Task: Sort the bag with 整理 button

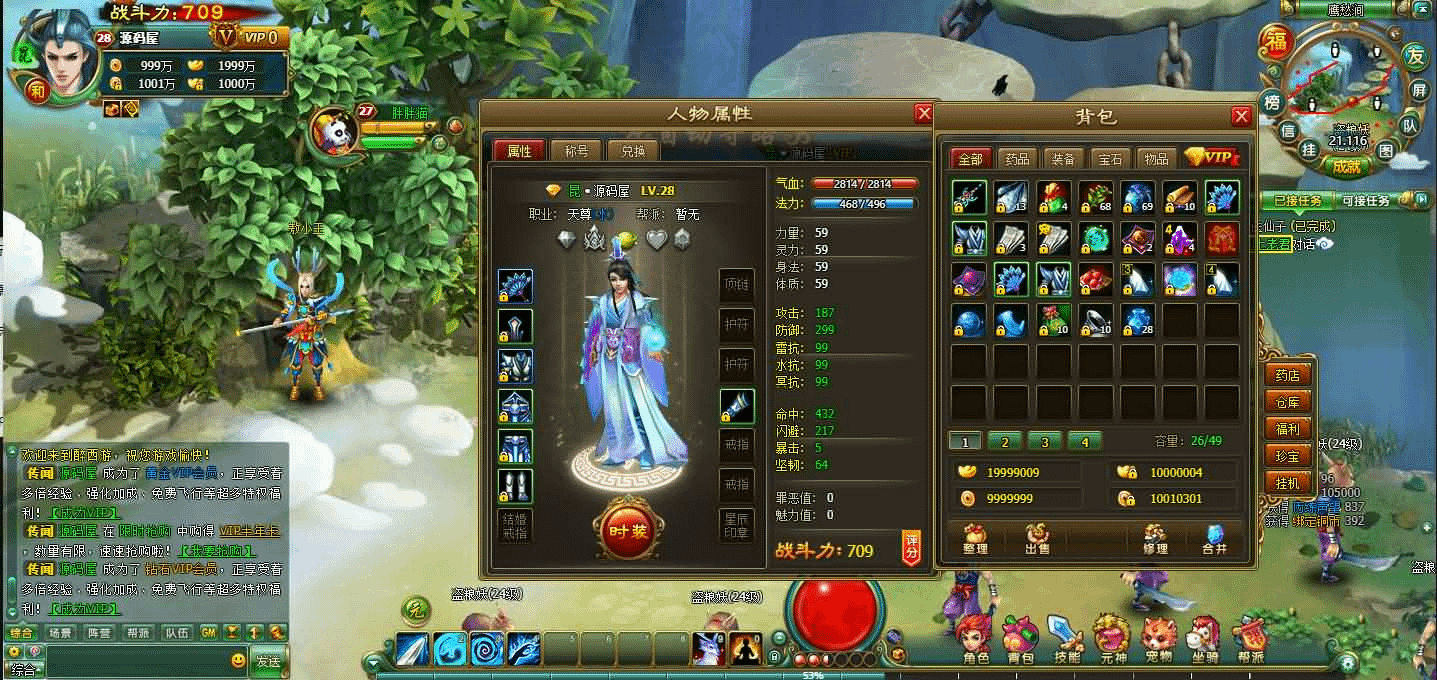Action: [x=975, y=539]
